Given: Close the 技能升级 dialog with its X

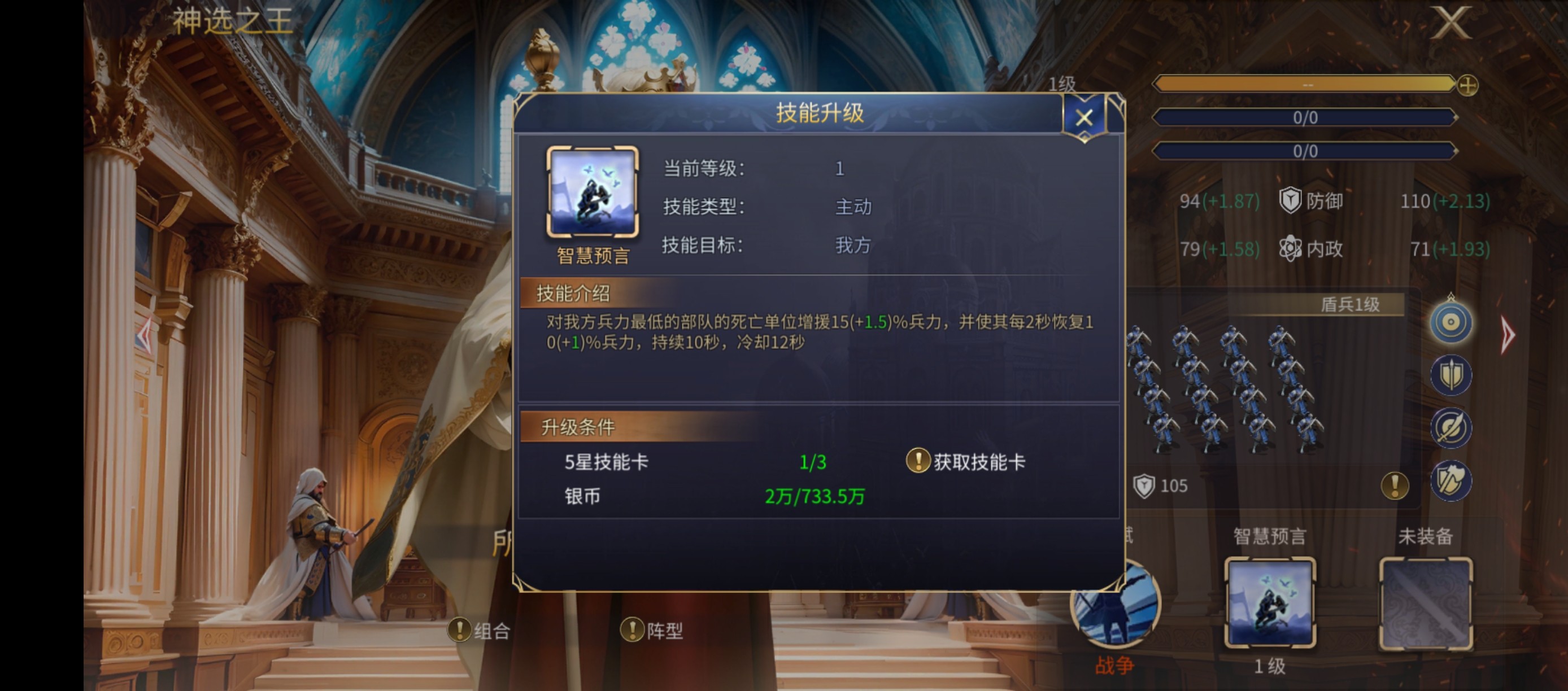Looking at the screenshot, I should pos(1084,117).
